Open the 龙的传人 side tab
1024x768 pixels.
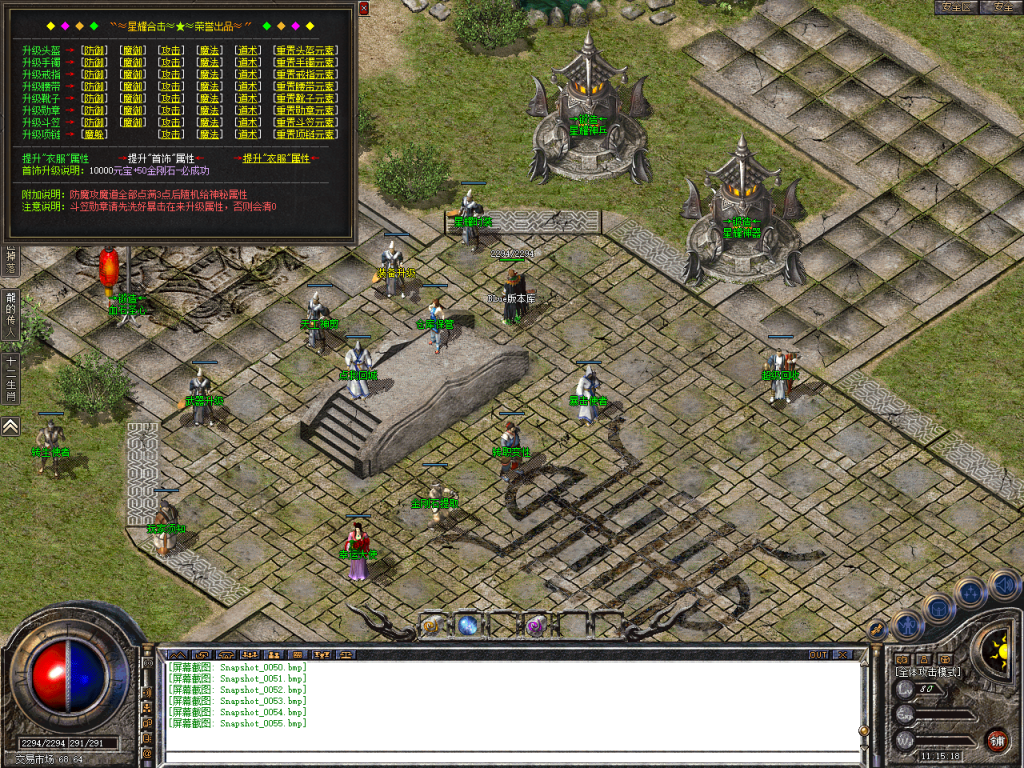[x=10, y=317]
